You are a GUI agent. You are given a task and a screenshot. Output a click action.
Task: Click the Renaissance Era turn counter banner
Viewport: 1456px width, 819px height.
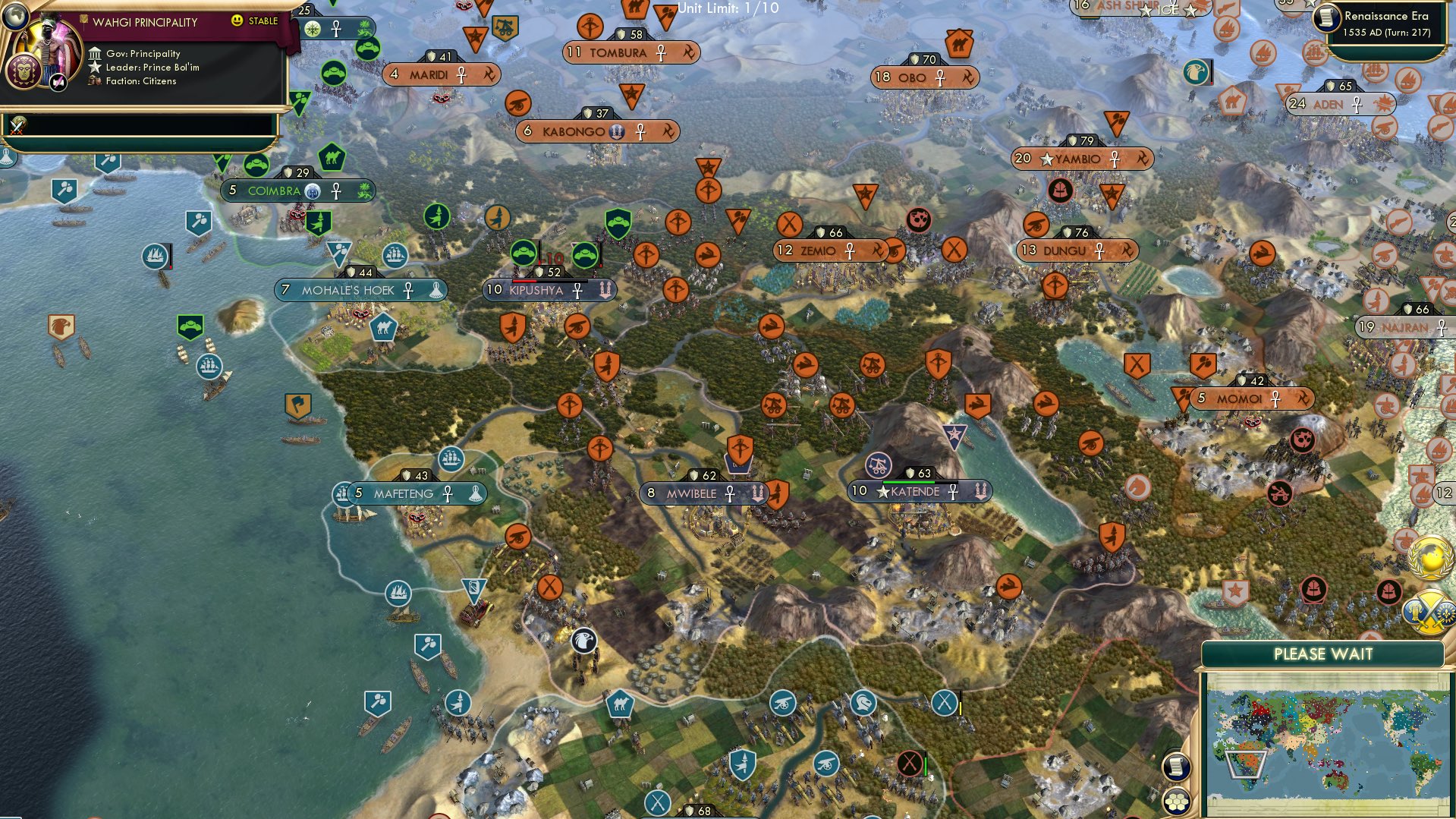(x=1388, y=21)
